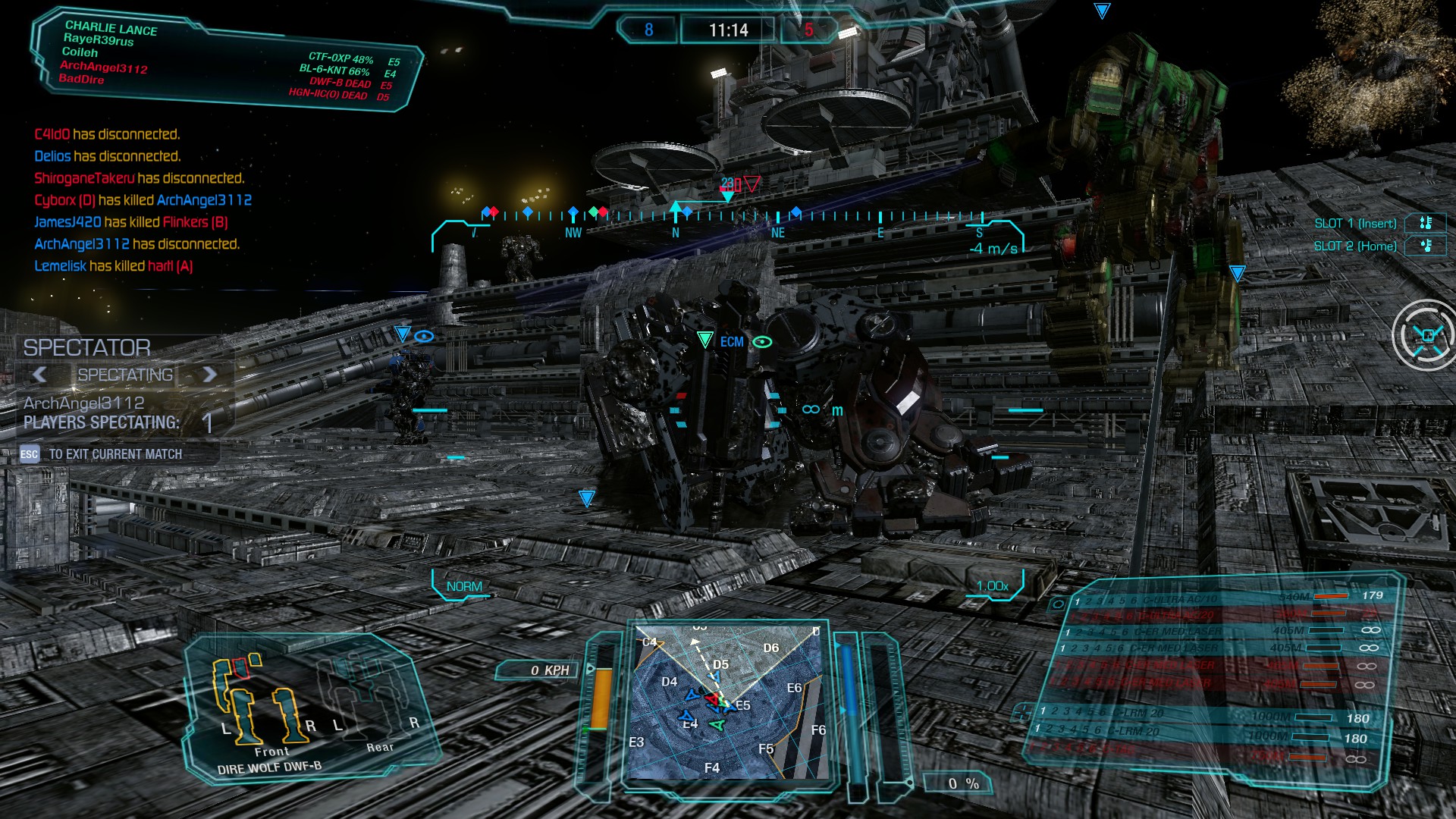The height and width of the screenshot is (819, 1456).
Task: Select Coileh in the Charlie Lance list
Action: (80, 52)
